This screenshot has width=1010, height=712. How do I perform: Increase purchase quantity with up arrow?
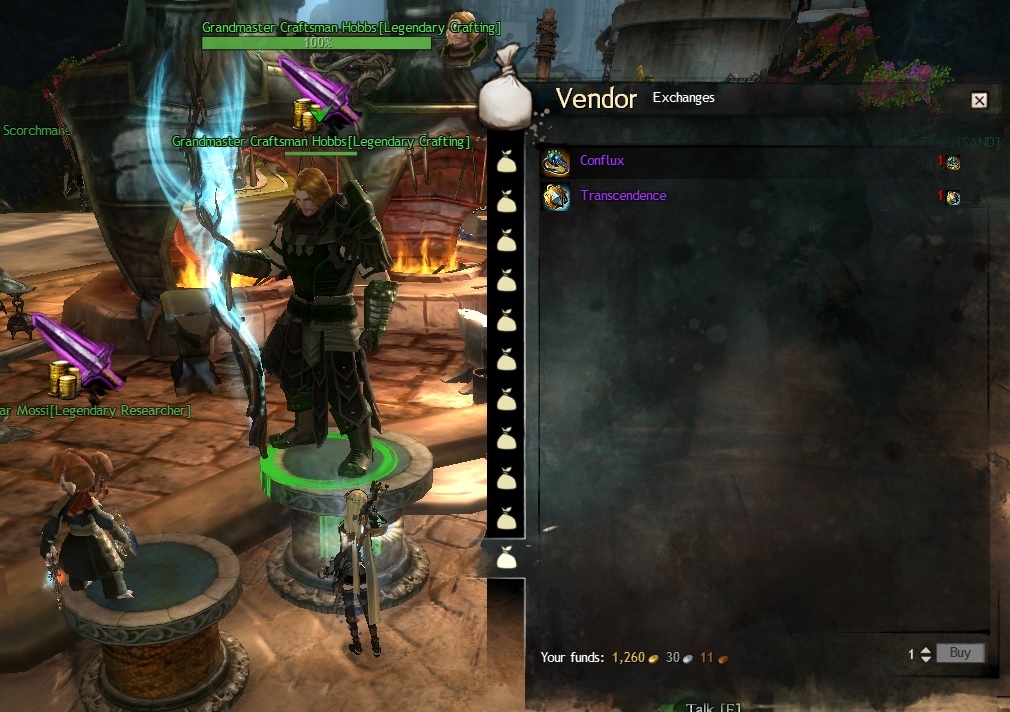[925, 649]
